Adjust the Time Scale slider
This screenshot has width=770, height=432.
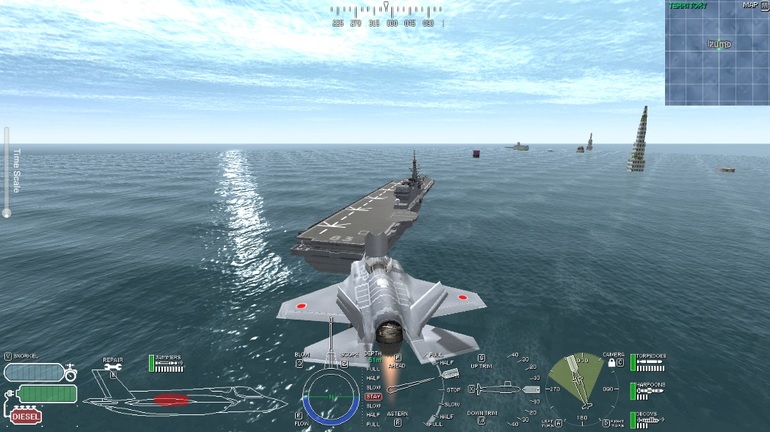tap(6, 211)
